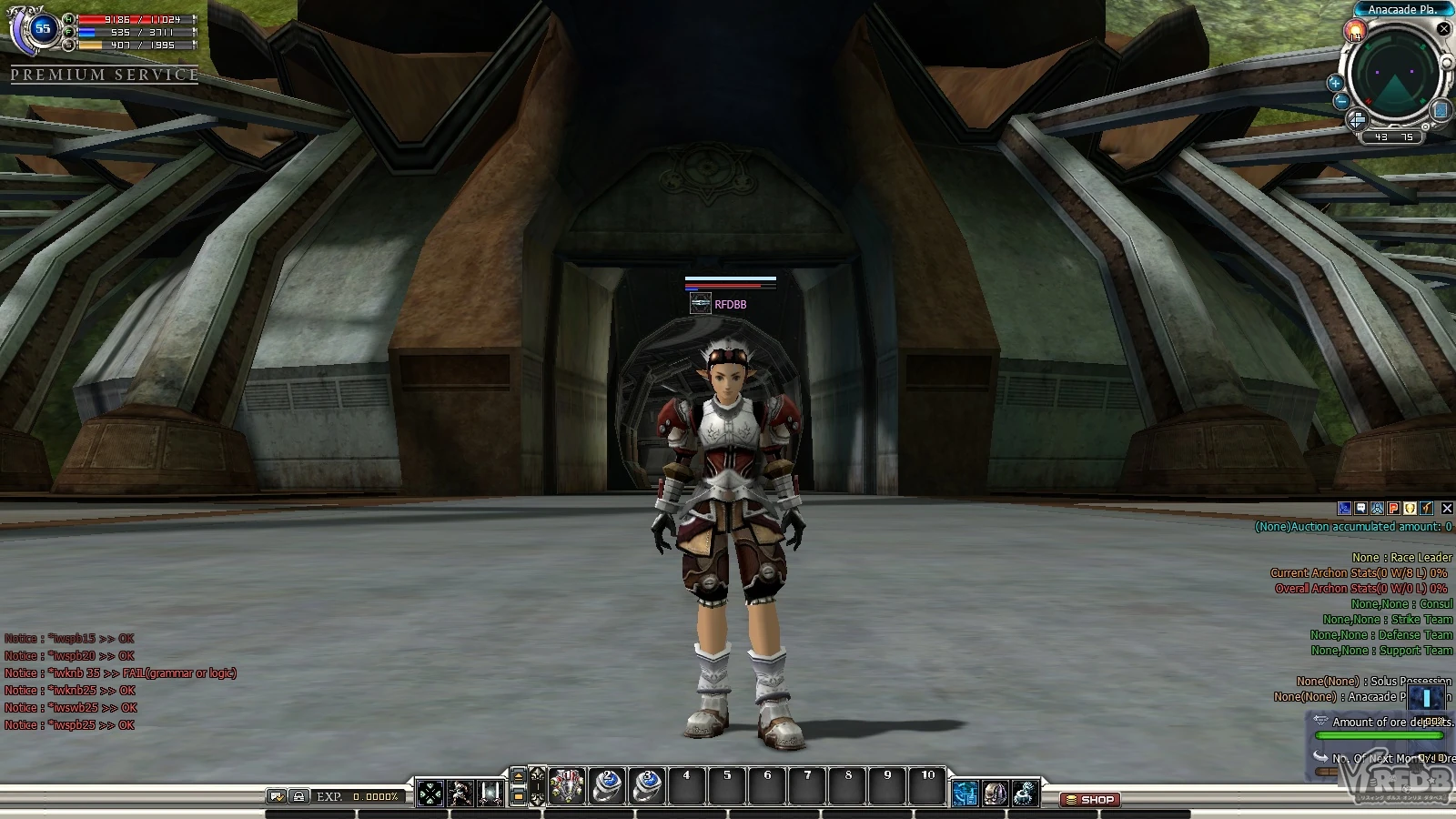Image resolution: width=1456 pixels, height=819 pixels.
Task: Click the four-hearts icon on bottom bar
Action: pos(430,794)
